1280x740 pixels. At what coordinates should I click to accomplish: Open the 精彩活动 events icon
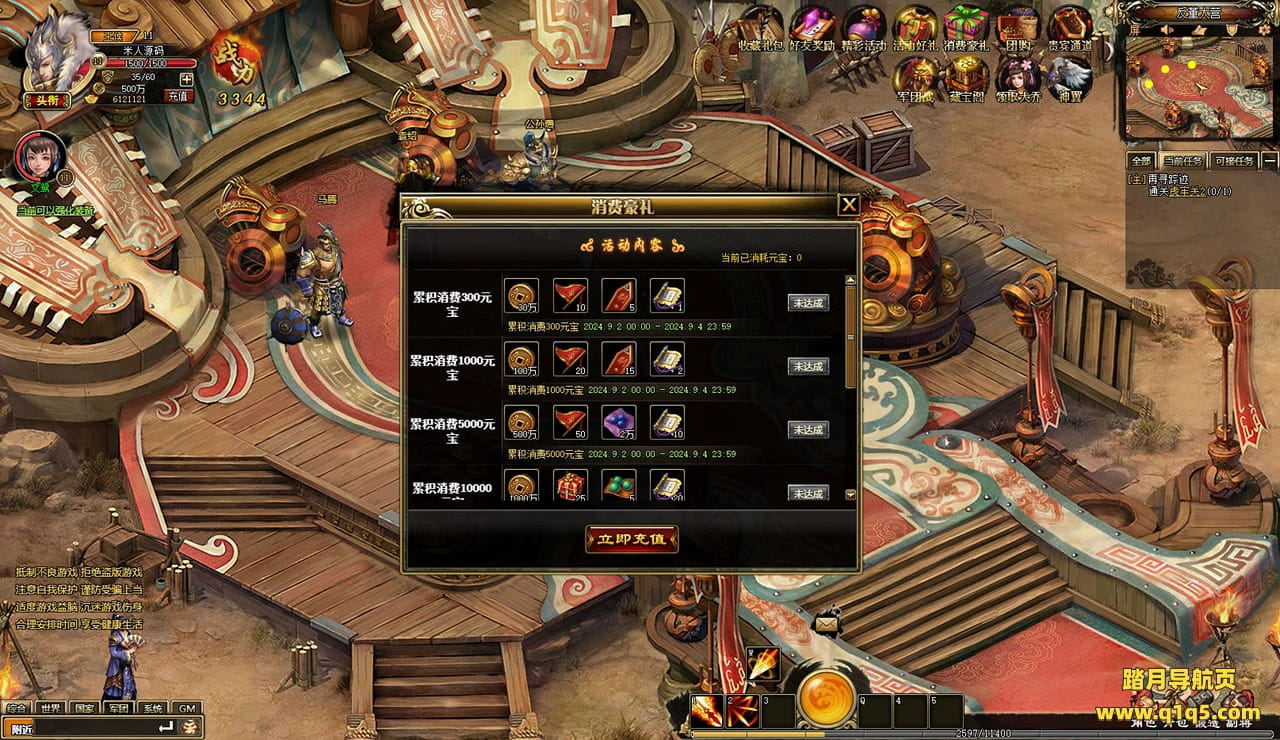pos(863,26)
